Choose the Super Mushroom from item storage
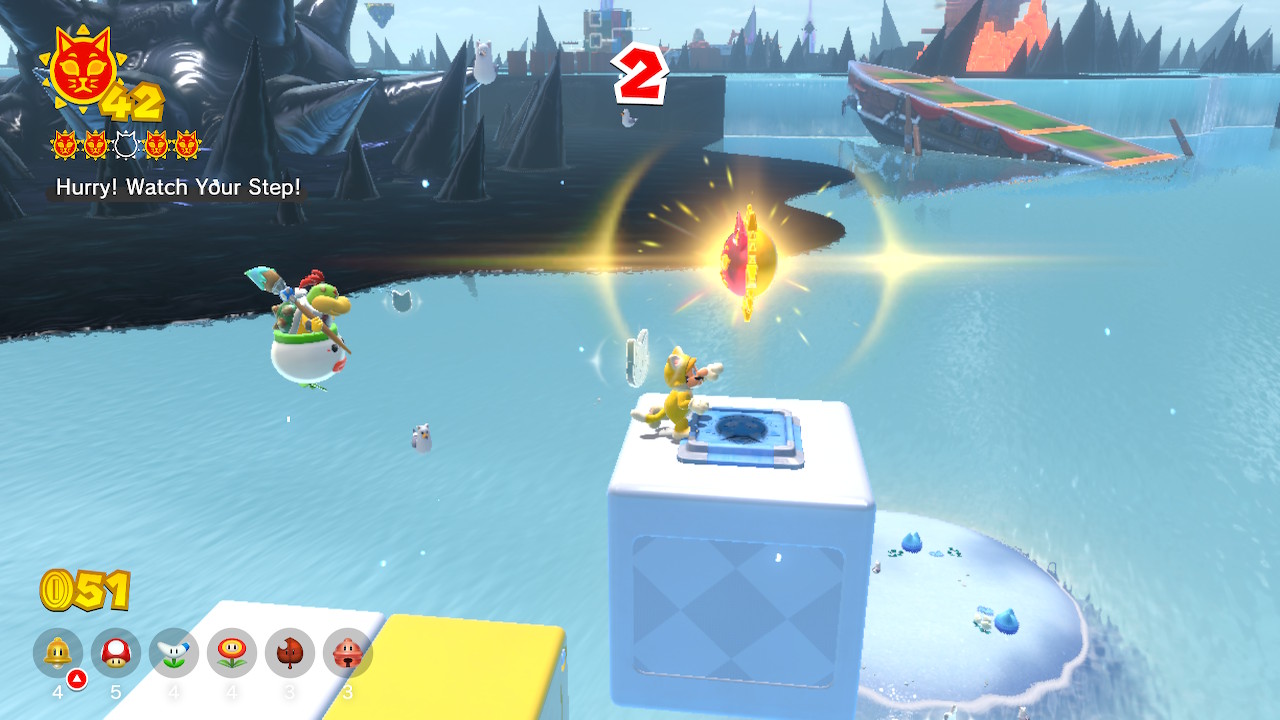The width and height of the screenshot is (1280, 720). coord(116,653)
